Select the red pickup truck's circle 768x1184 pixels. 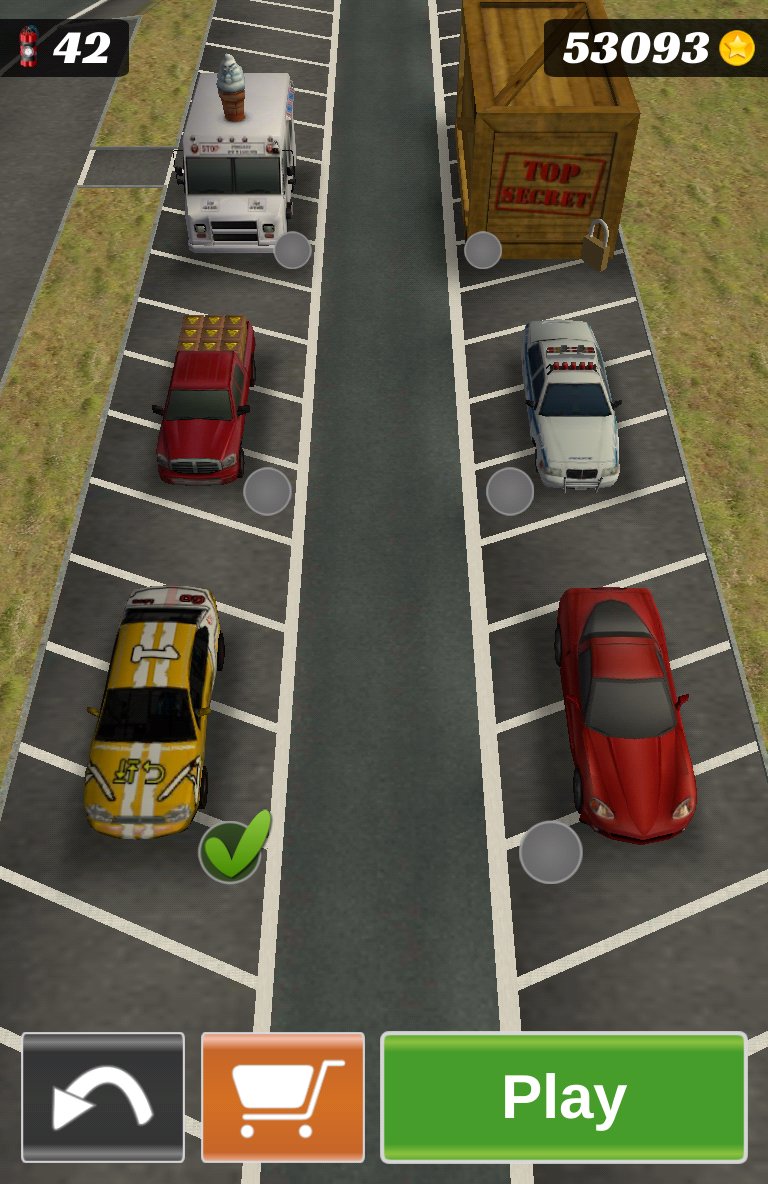(267, 491)
